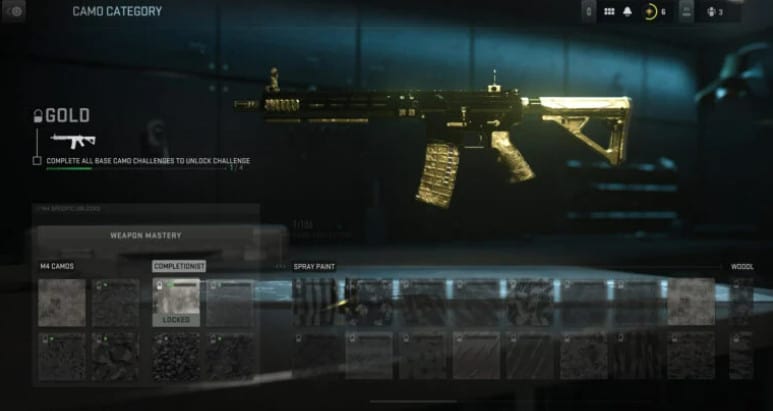Select the locked gold Completionist camo tile

point(176,302)
